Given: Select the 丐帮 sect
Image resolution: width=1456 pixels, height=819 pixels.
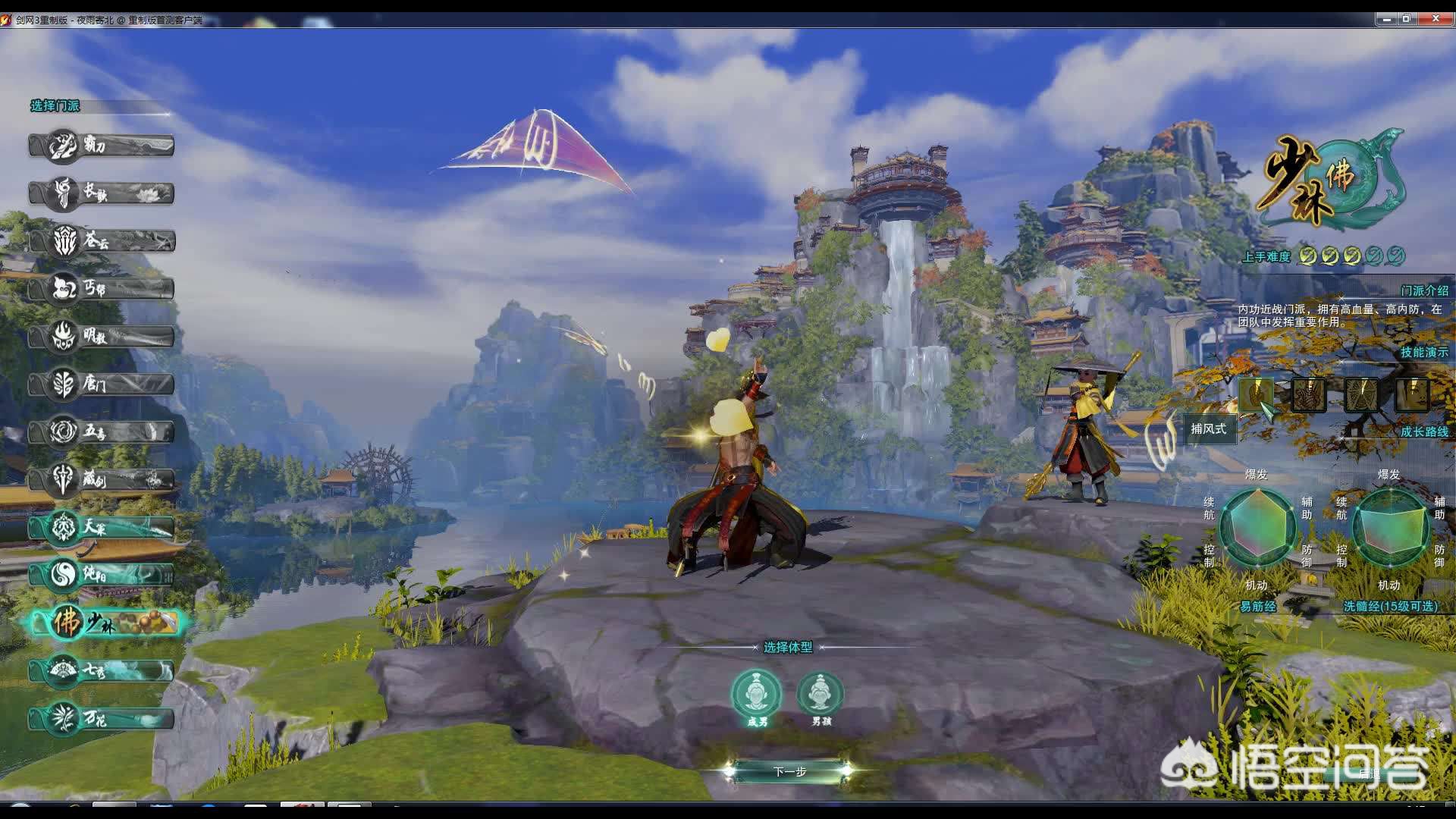Looking at the screenshot, I should point(101,288).
